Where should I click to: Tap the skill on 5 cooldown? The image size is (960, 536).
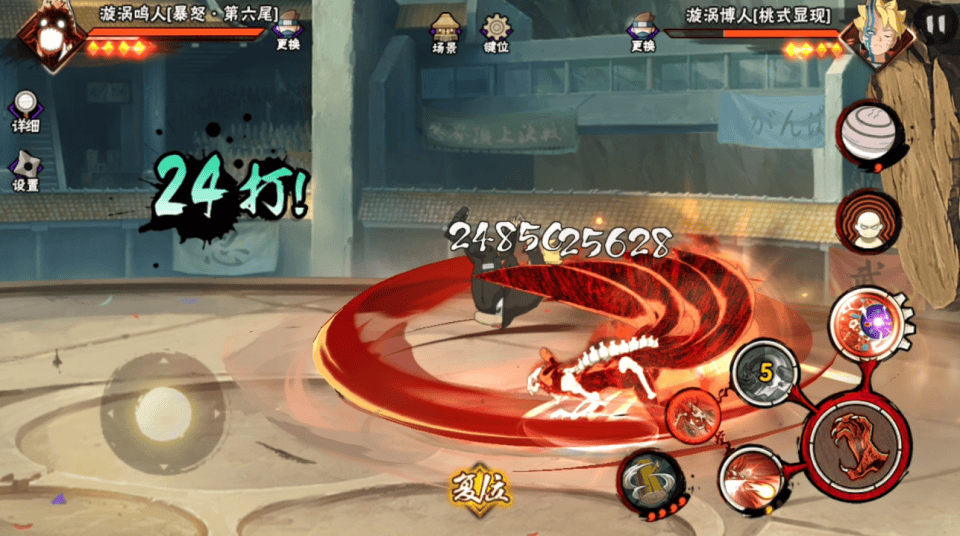[764, 374]
